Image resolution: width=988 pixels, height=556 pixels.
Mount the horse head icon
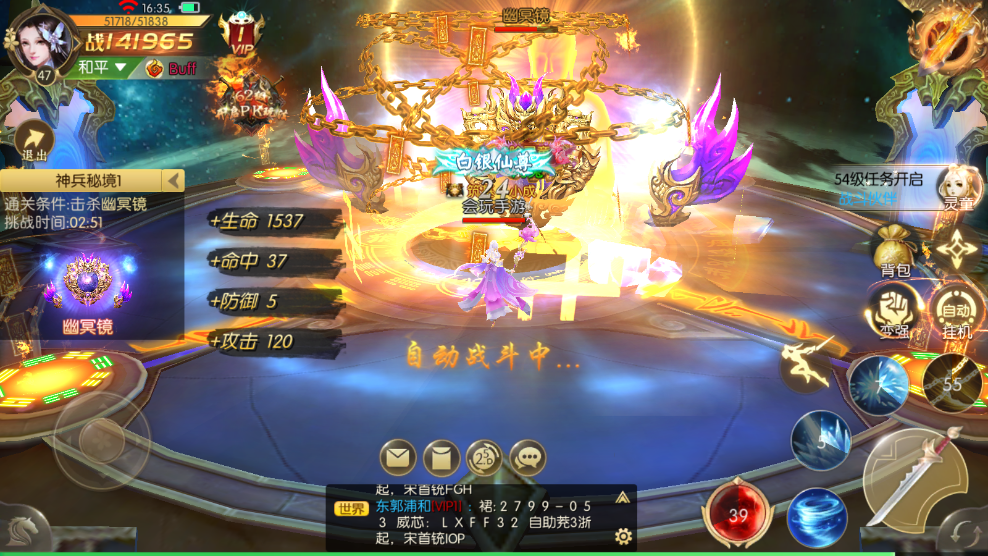[22, 525]
